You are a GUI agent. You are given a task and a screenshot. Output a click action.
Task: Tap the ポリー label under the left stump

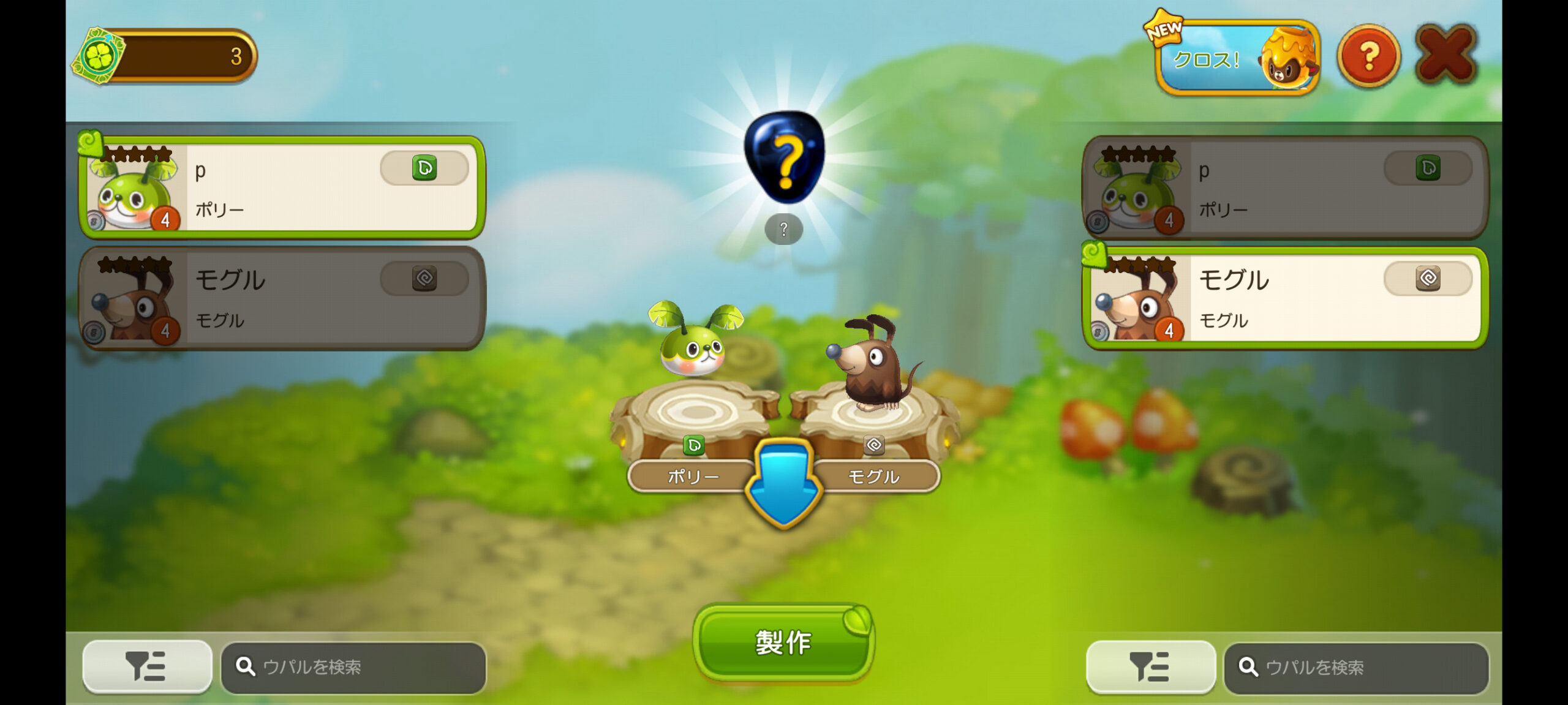coord(692,477)
